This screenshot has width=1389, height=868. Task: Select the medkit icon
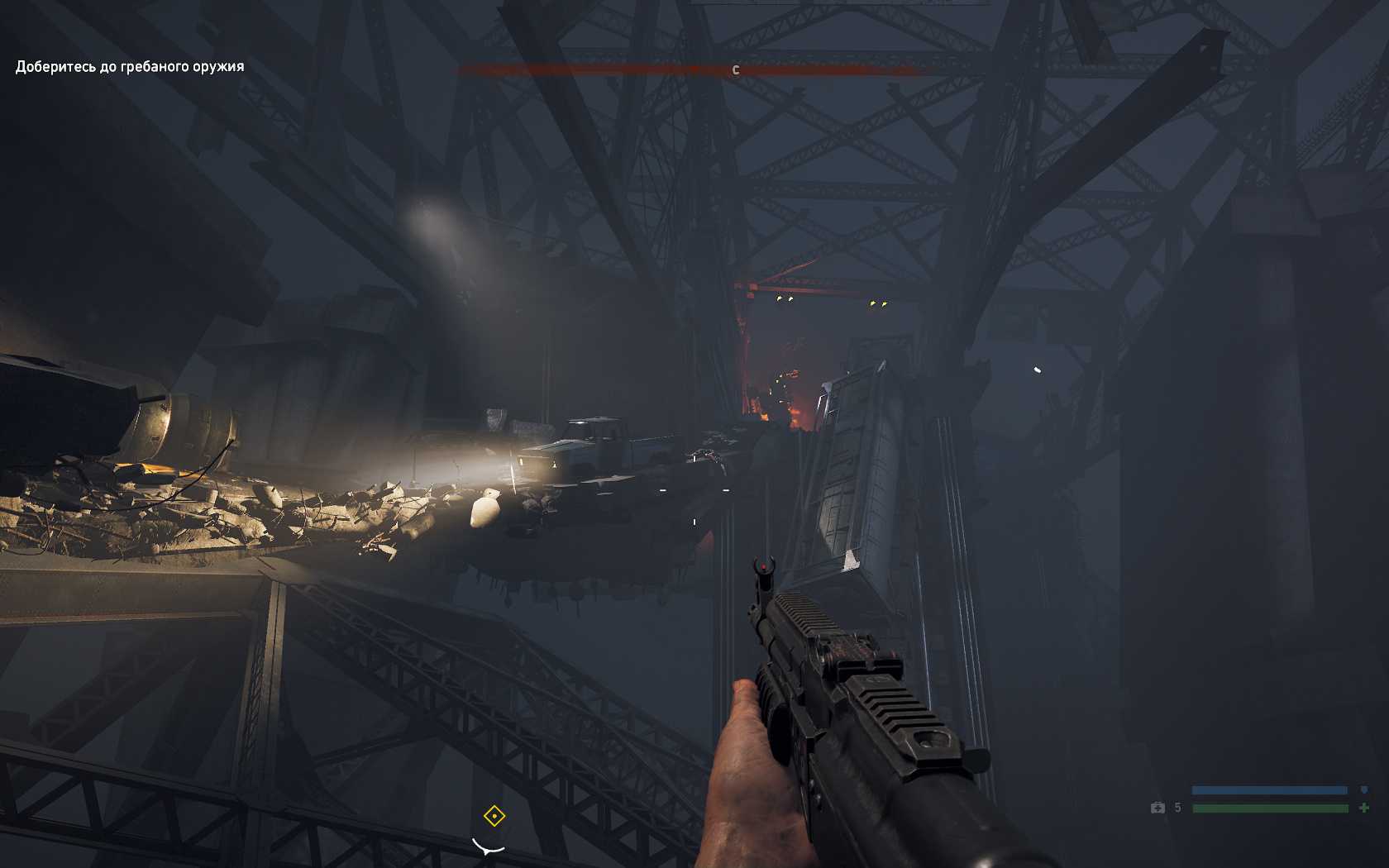pyautogui.click(x=1157, y=808)
